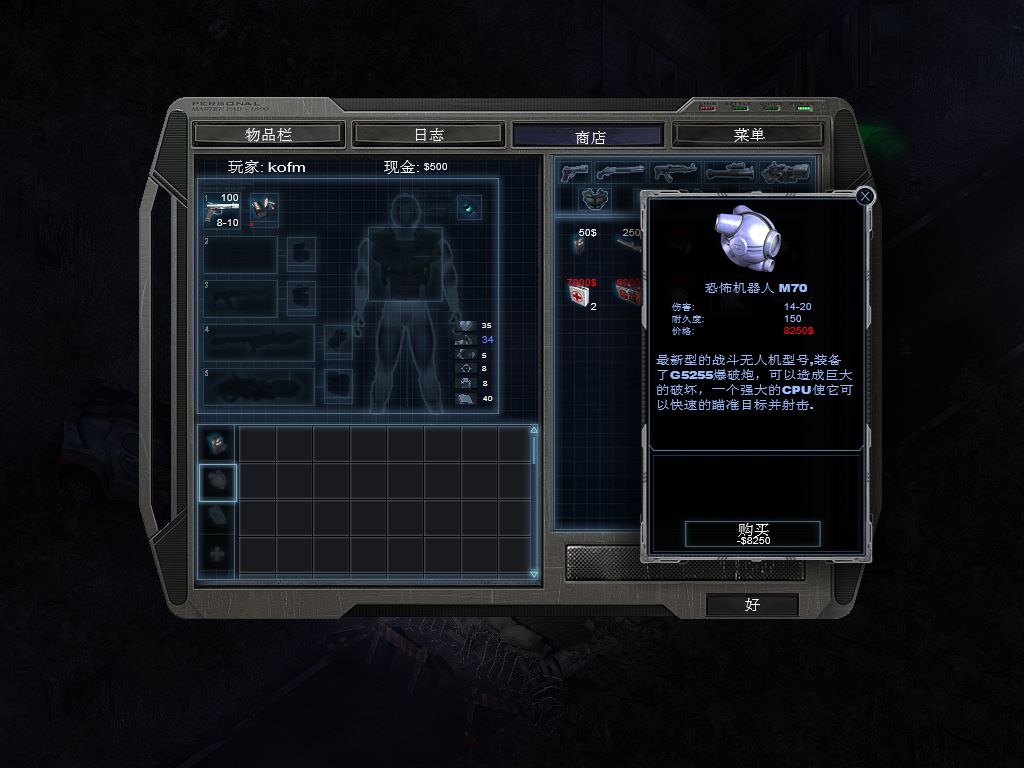Image resolution: width=1024 pixels, height=768 pixels.
Task: Buy the M70 robot with 购买 button
Action: pos(753,534)
